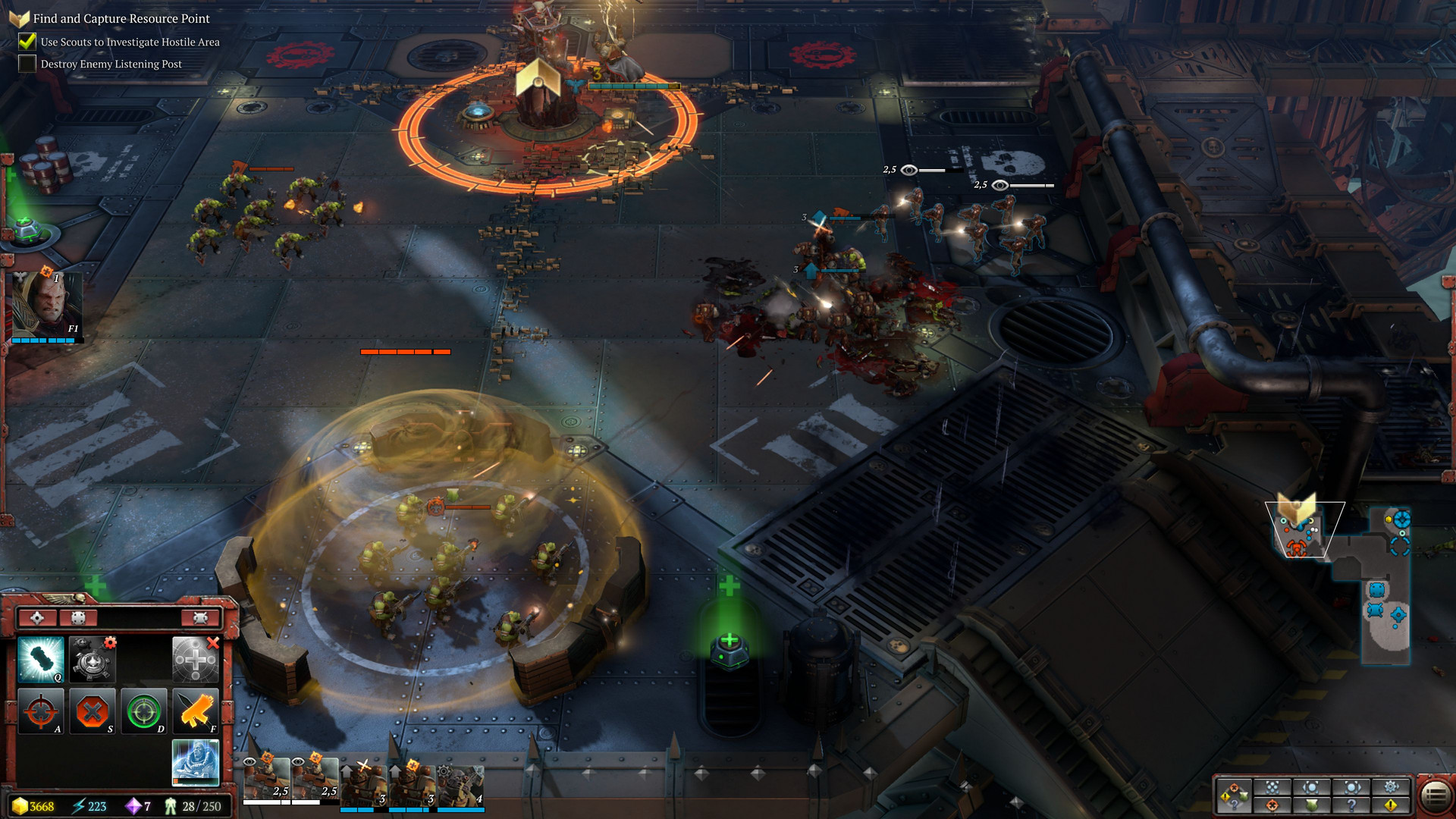Open the round main menu button
The image size is (1456, 819).
pyautogui.click(x=1435, y=795)
